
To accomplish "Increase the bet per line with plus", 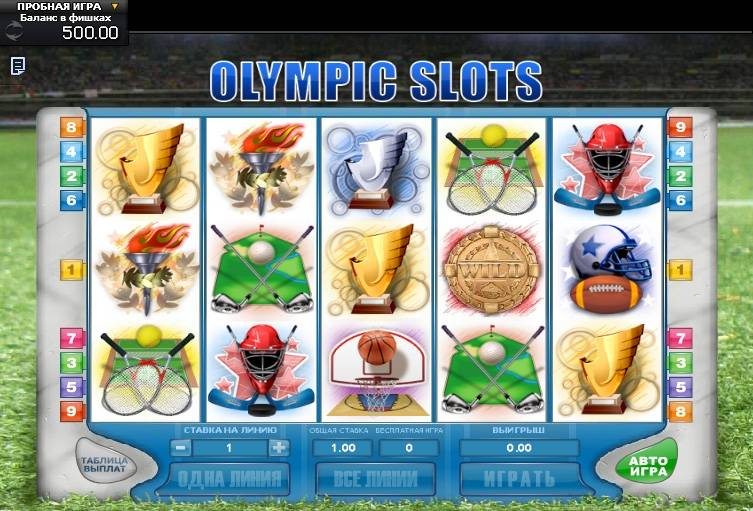I will pyautogui.click(x=278, y=448).
